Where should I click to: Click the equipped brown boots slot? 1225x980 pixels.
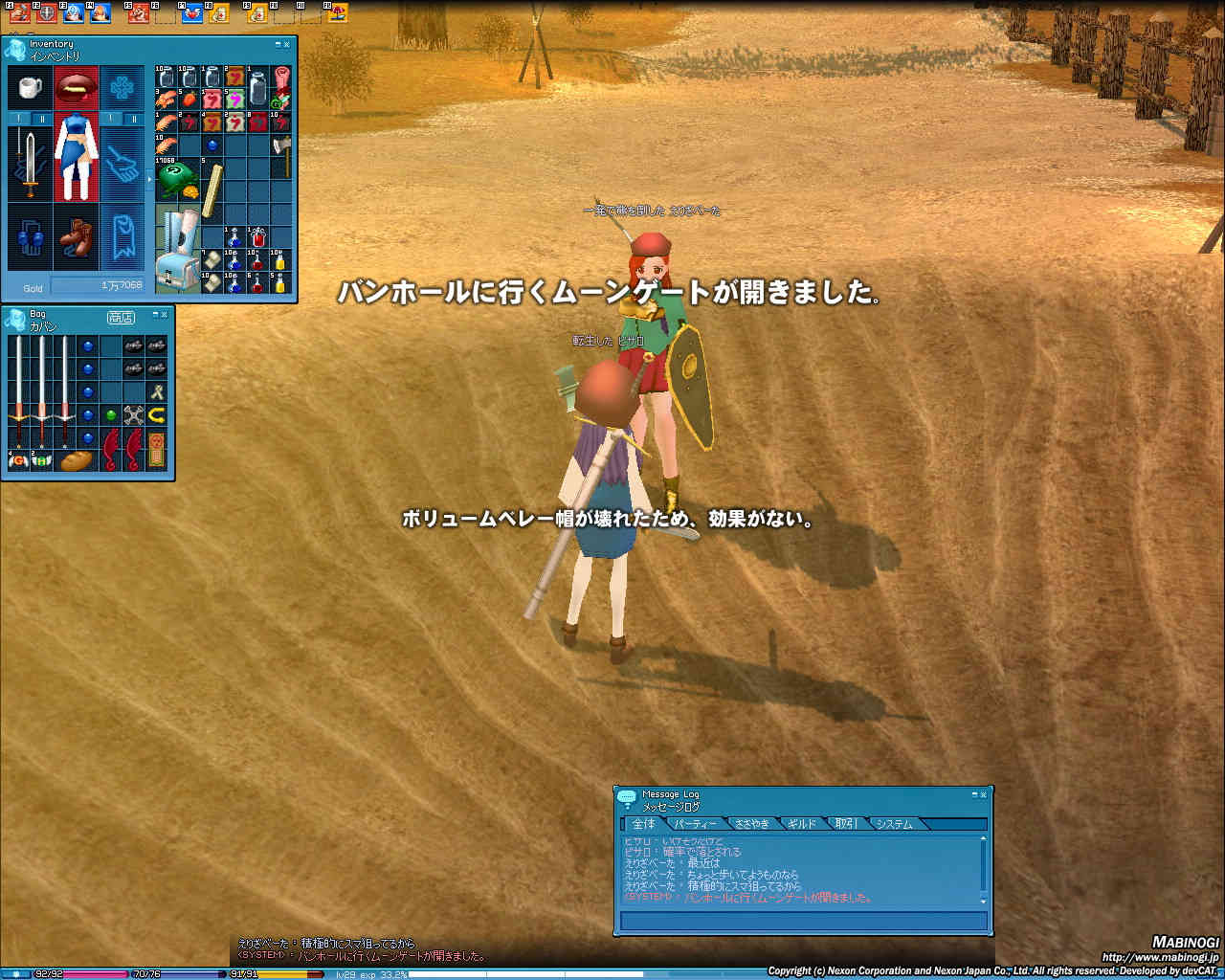tap(76, 237)
